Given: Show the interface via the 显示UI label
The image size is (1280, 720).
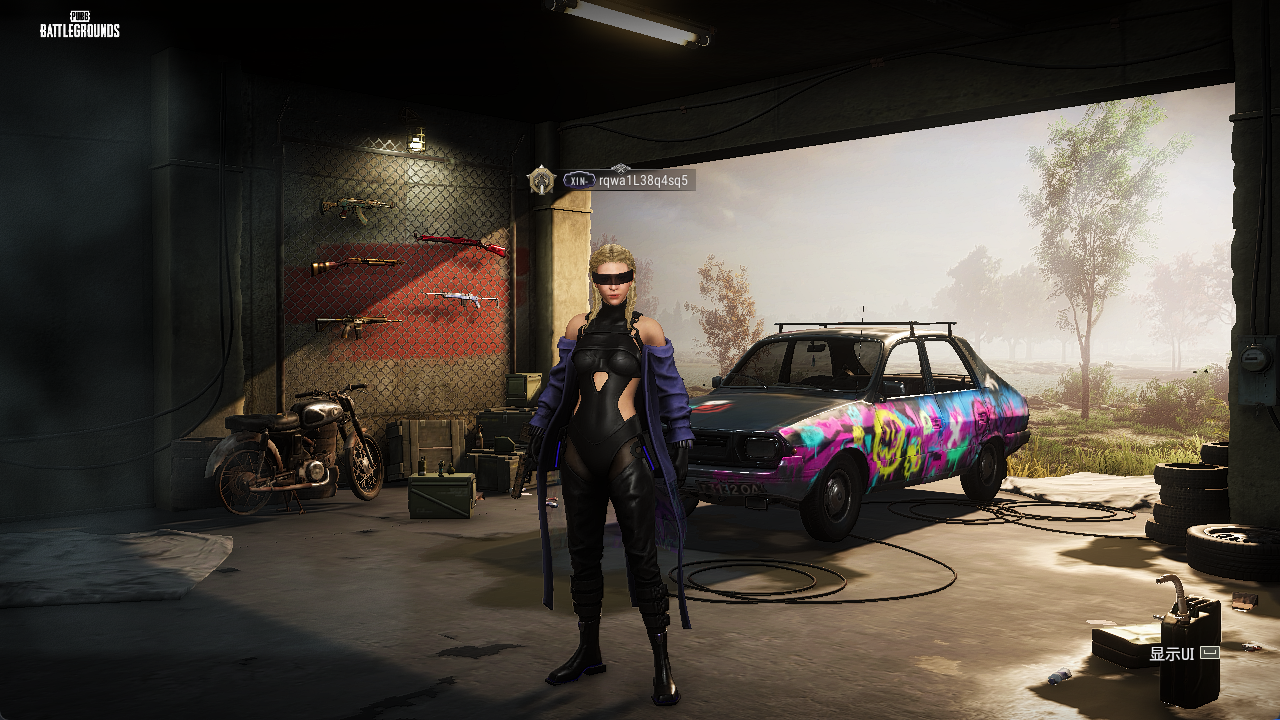Looking at the screenshot, I should coord(1184,654).
